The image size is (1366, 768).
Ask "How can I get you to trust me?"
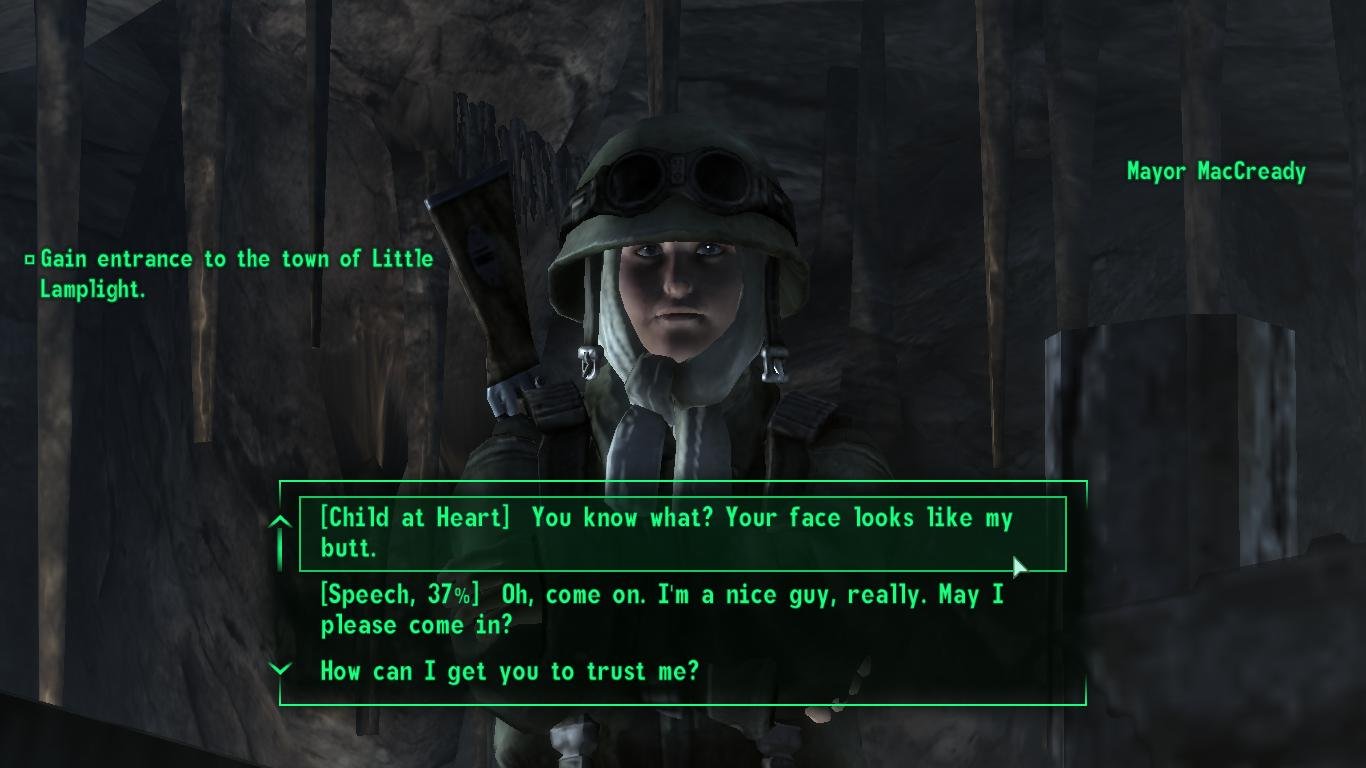(x=509, y=671)
